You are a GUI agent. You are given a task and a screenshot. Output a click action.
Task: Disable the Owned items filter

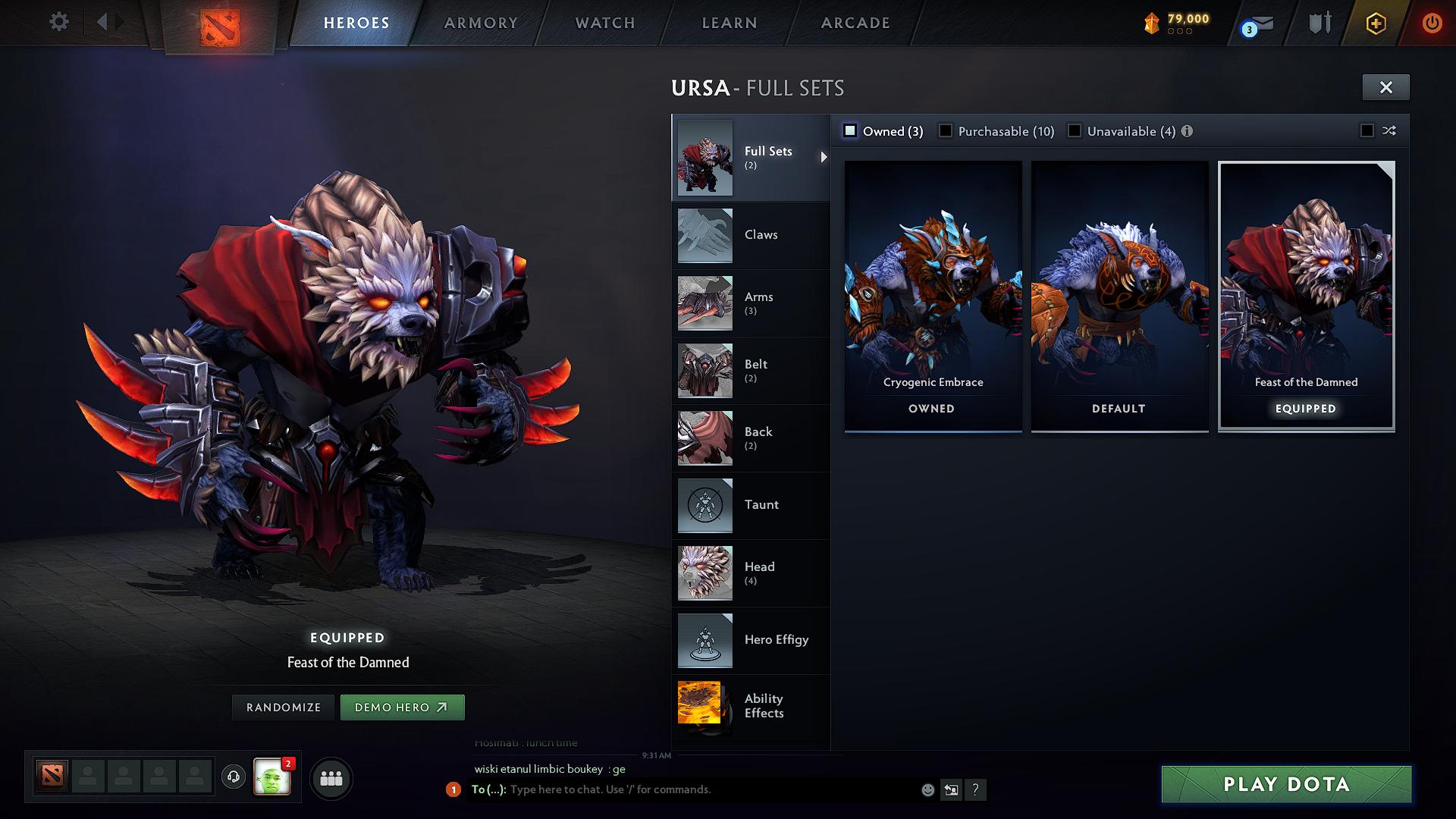[x=849, y=130]
